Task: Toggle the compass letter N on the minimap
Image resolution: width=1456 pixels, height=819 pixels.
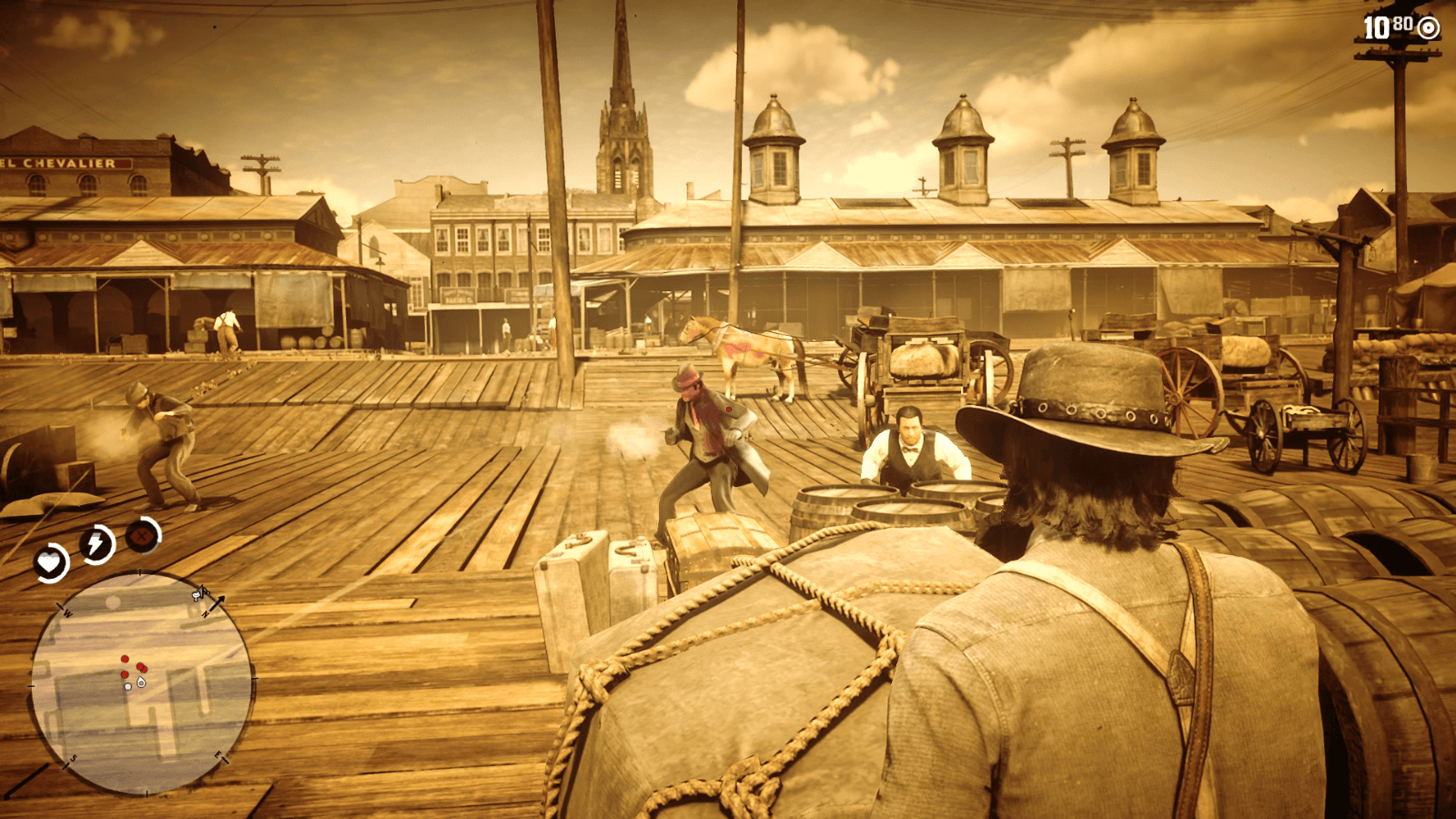Action: tap(205, 614)
